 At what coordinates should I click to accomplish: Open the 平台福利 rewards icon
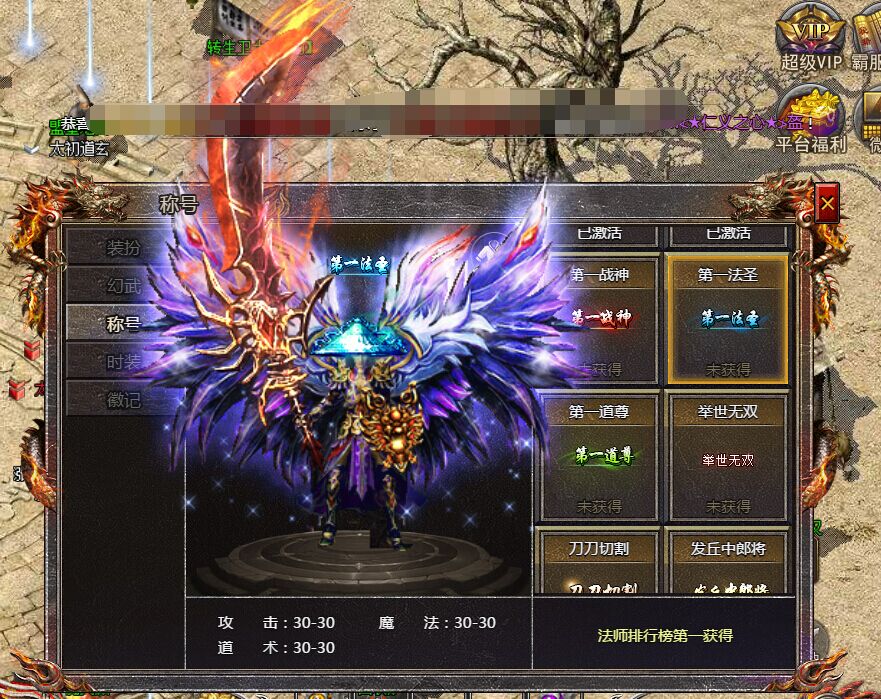click(x=811, y=117)
